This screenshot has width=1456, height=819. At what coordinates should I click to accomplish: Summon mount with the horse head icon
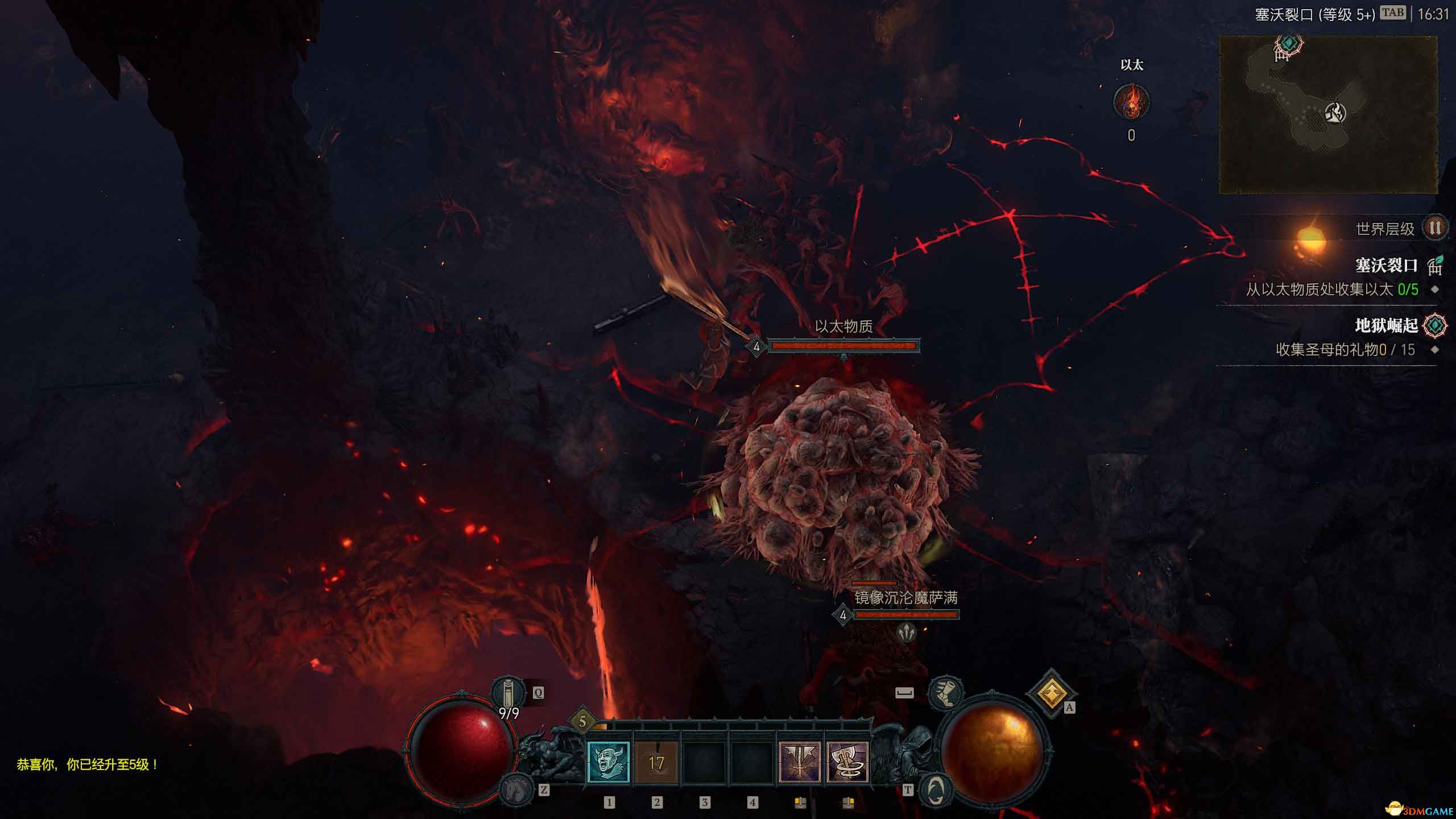[516, 789]
